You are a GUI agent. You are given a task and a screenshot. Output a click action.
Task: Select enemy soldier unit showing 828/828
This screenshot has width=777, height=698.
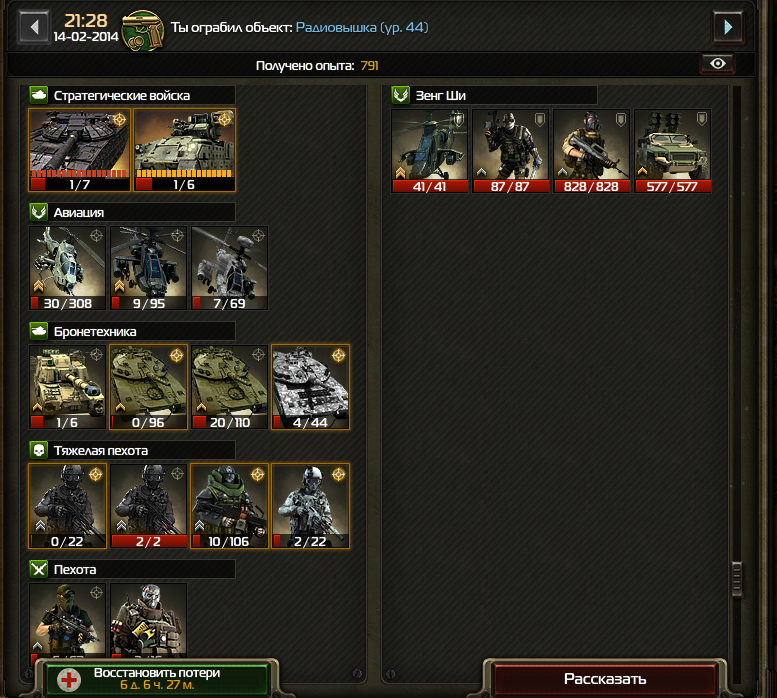591,149
